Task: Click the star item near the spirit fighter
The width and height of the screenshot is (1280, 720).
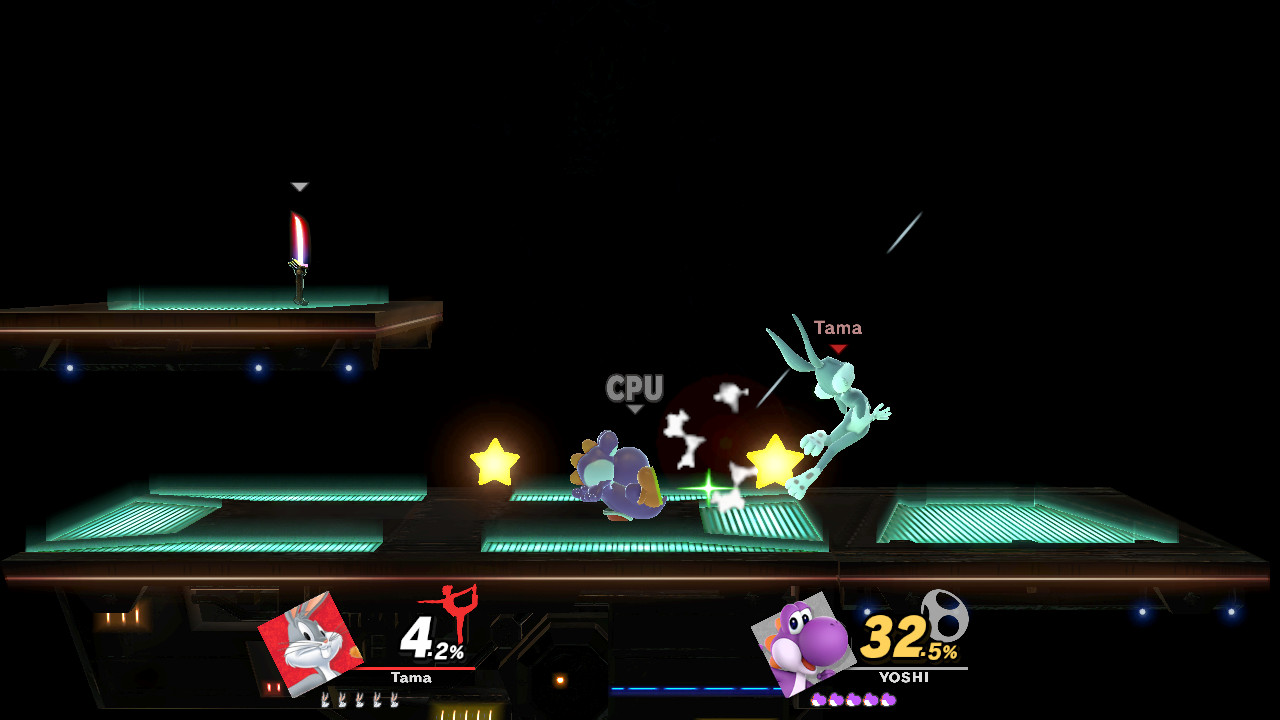Action: [x=774, y=461]
